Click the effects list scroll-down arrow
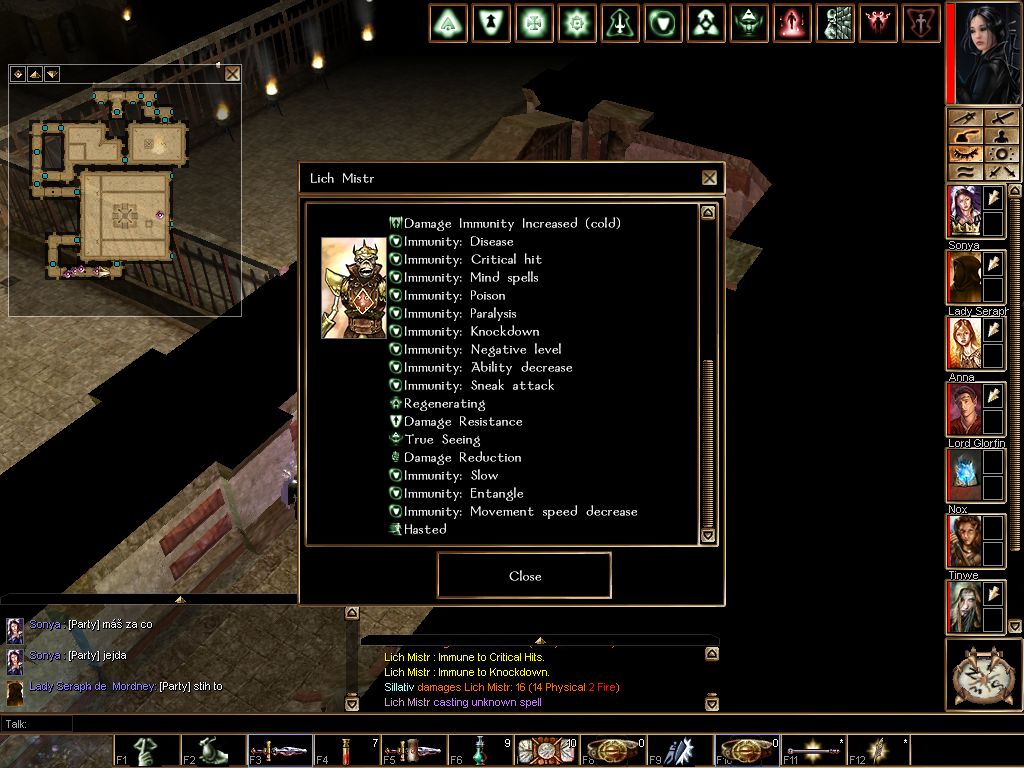Viewport: 1024px width, 768px height. [708, 536]
